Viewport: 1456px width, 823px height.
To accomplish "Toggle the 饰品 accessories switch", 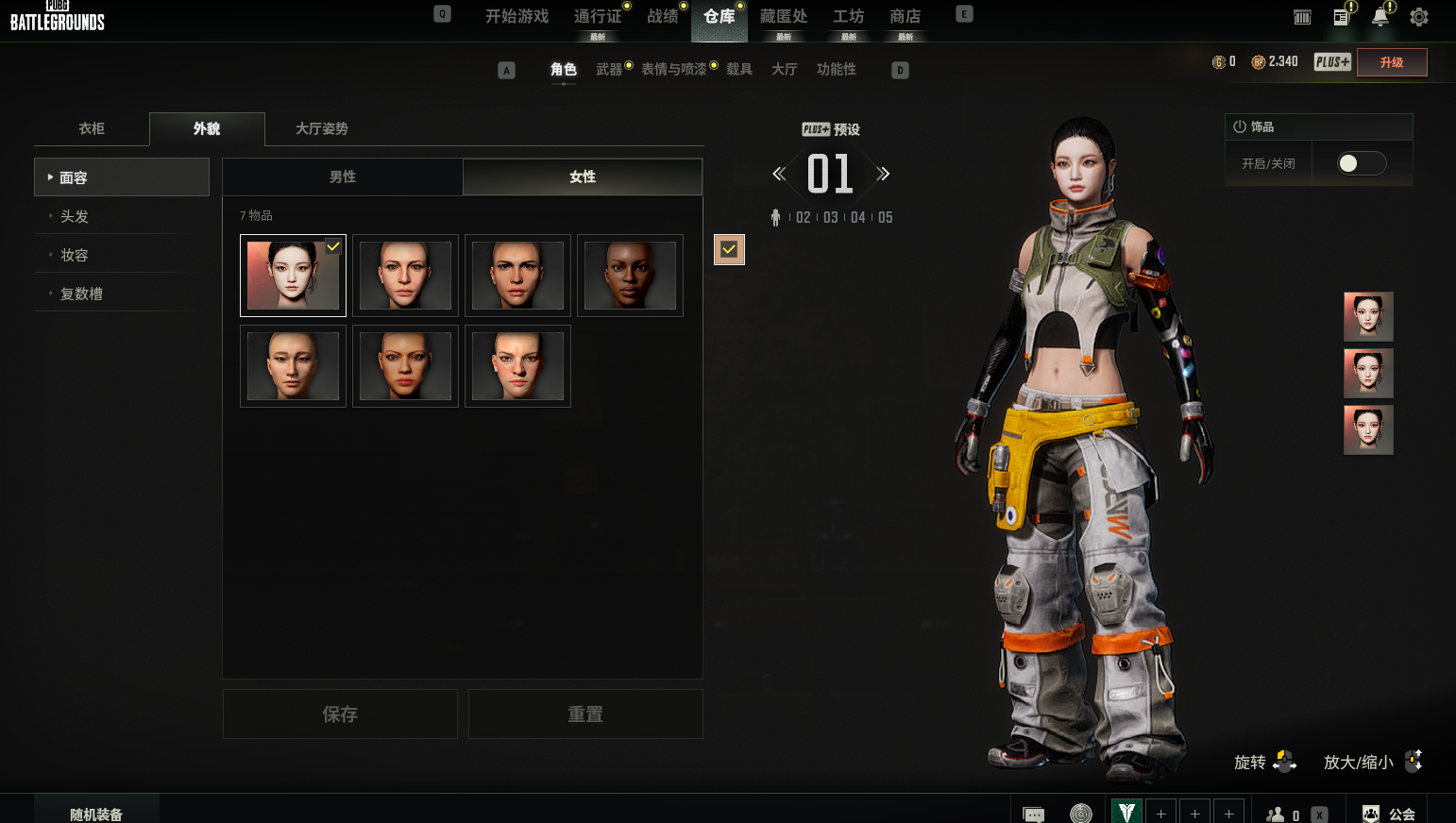I will pos(1362,163).
